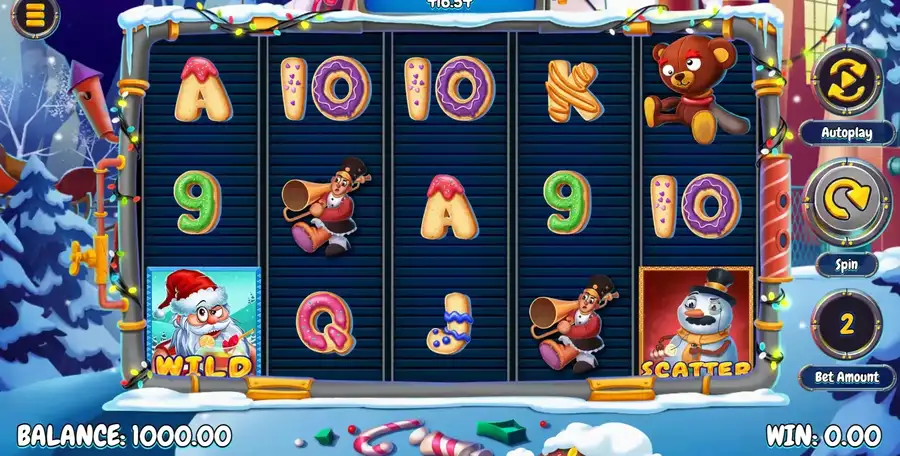Screen dimensions: 900x456
Task: Open the hamburger menu
Action: 36,17
